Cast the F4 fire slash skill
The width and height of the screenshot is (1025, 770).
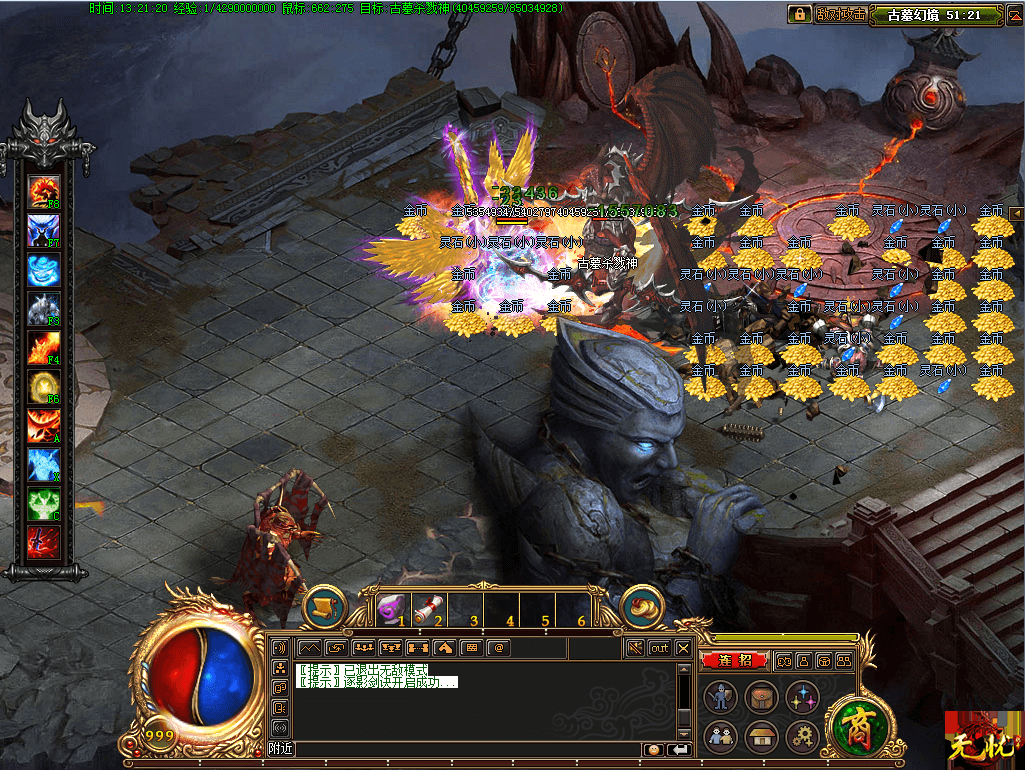(44, 349)
